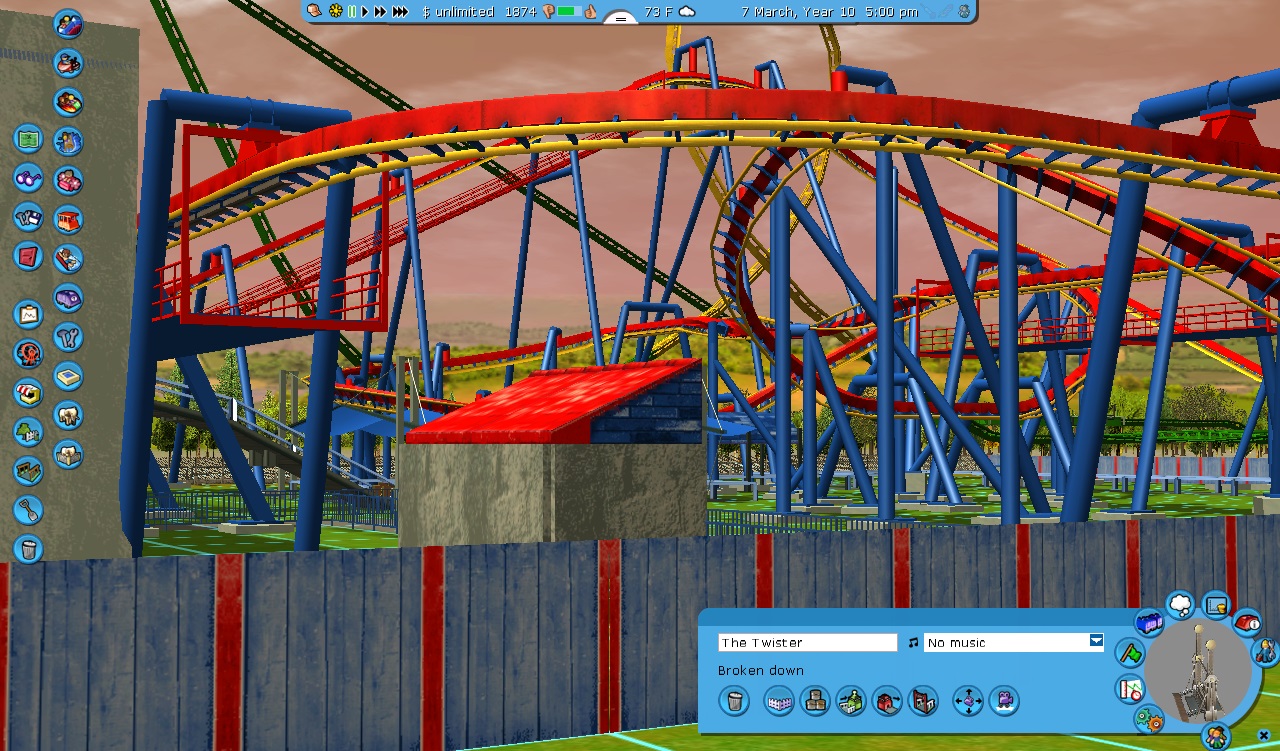The height and width of the screenshot is (751, 1280).
Task: Select the ride camera view button
Action: pyautogui.click(x=1003, y=701)
